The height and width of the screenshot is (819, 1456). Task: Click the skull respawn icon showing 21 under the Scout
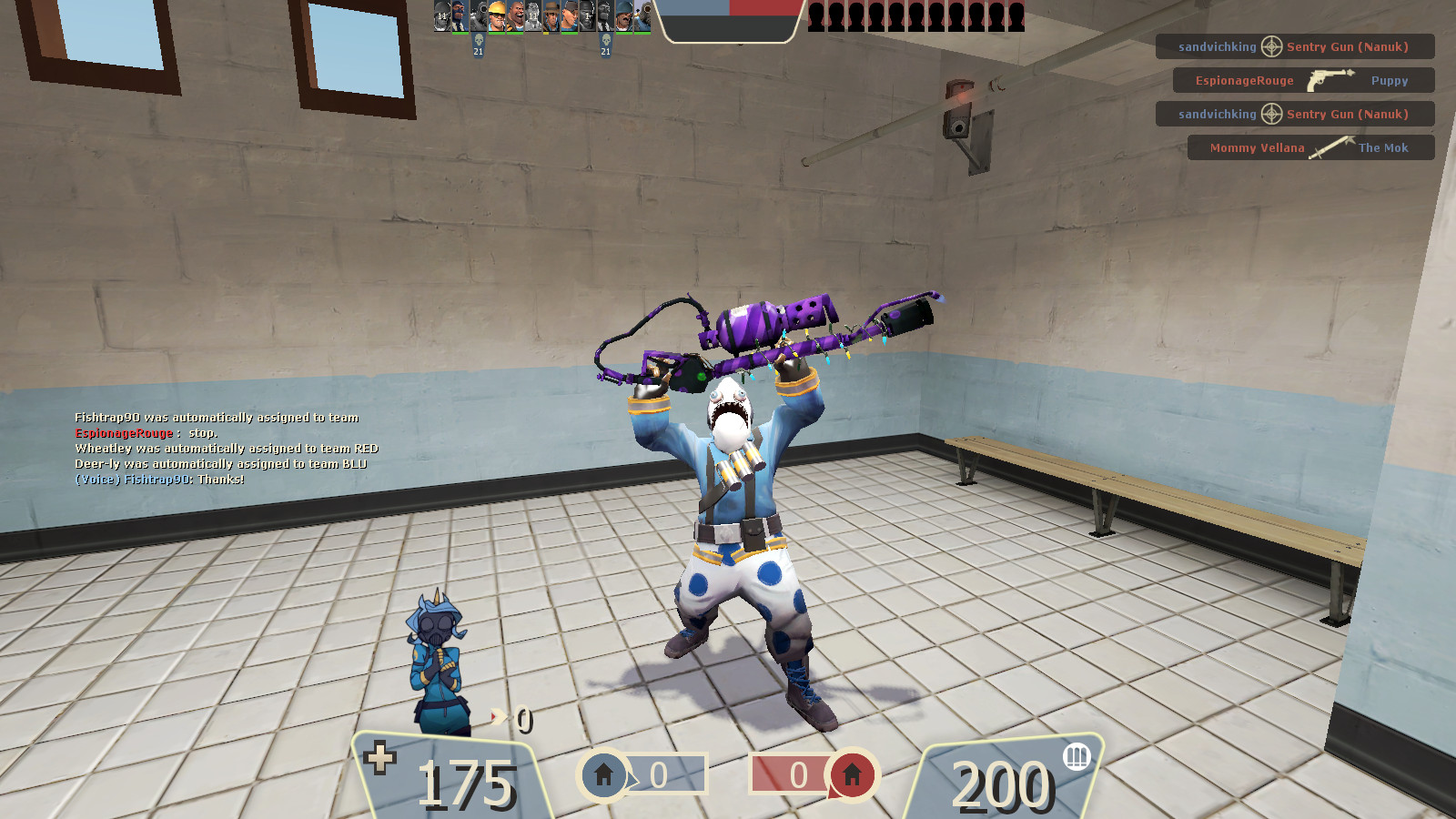tap(478, 41)
